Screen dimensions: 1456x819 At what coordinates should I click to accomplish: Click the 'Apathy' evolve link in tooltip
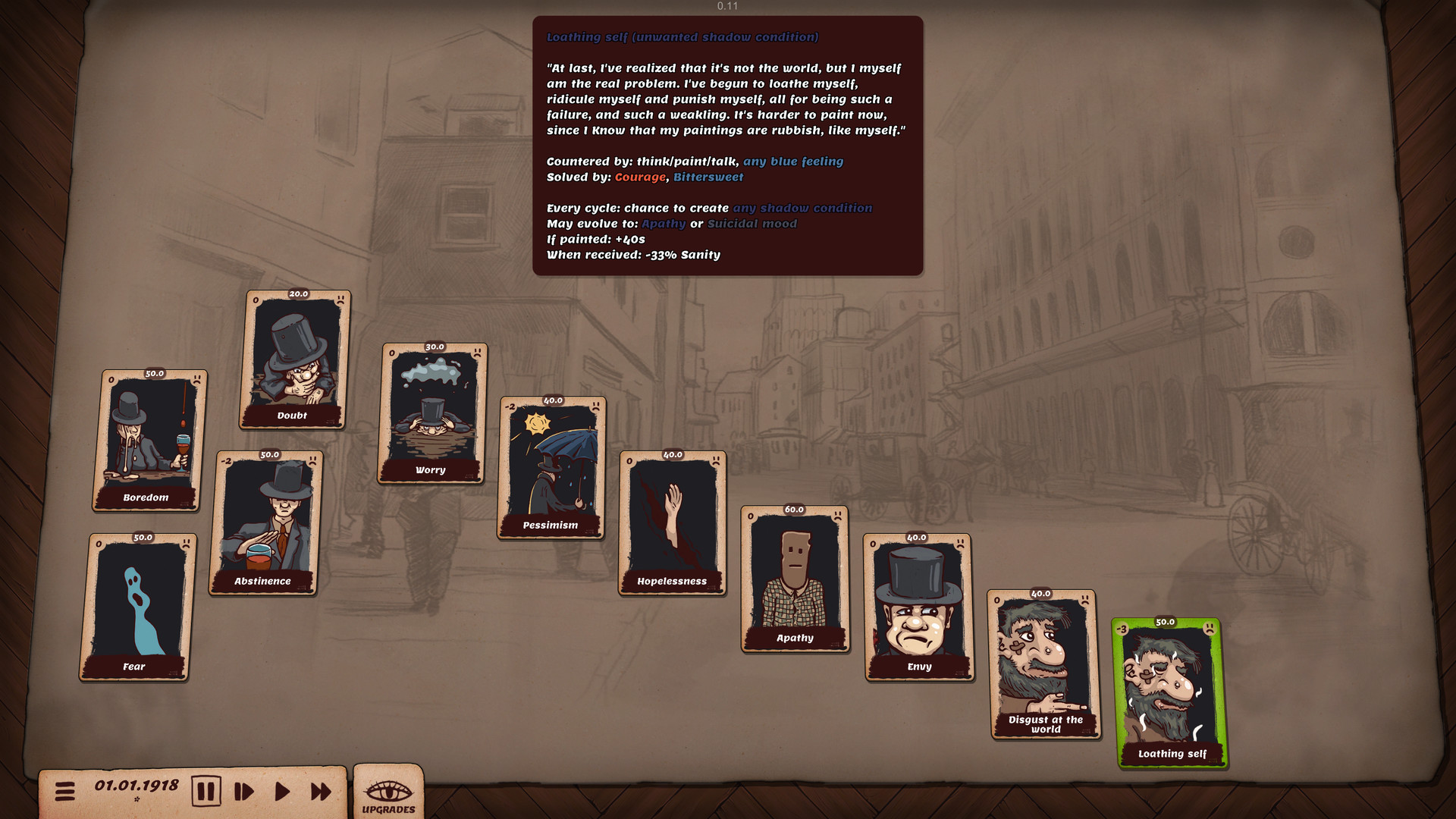click(664, 224)
